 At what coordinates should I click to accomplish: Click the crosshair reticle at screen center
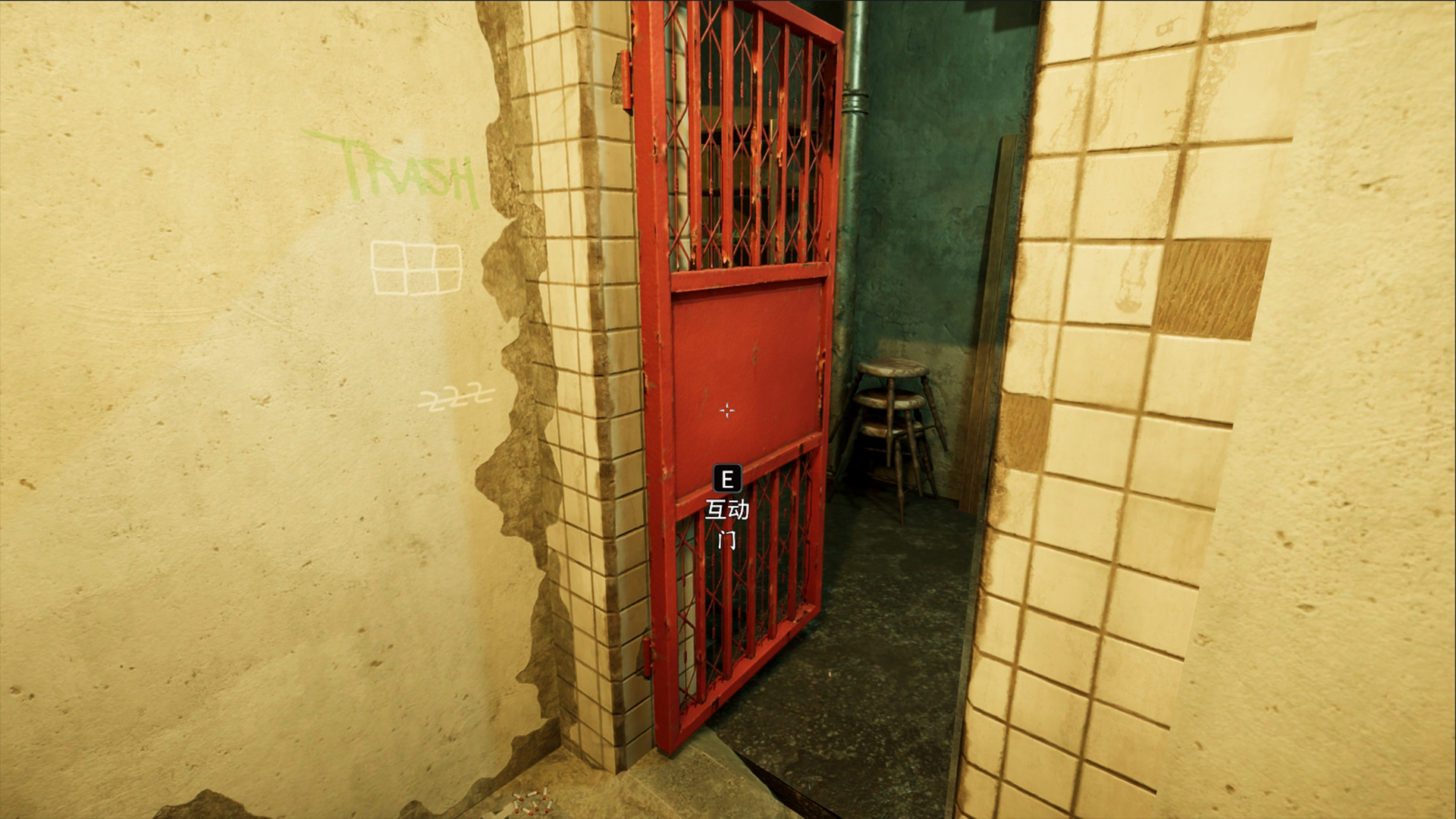coord(726,410)
